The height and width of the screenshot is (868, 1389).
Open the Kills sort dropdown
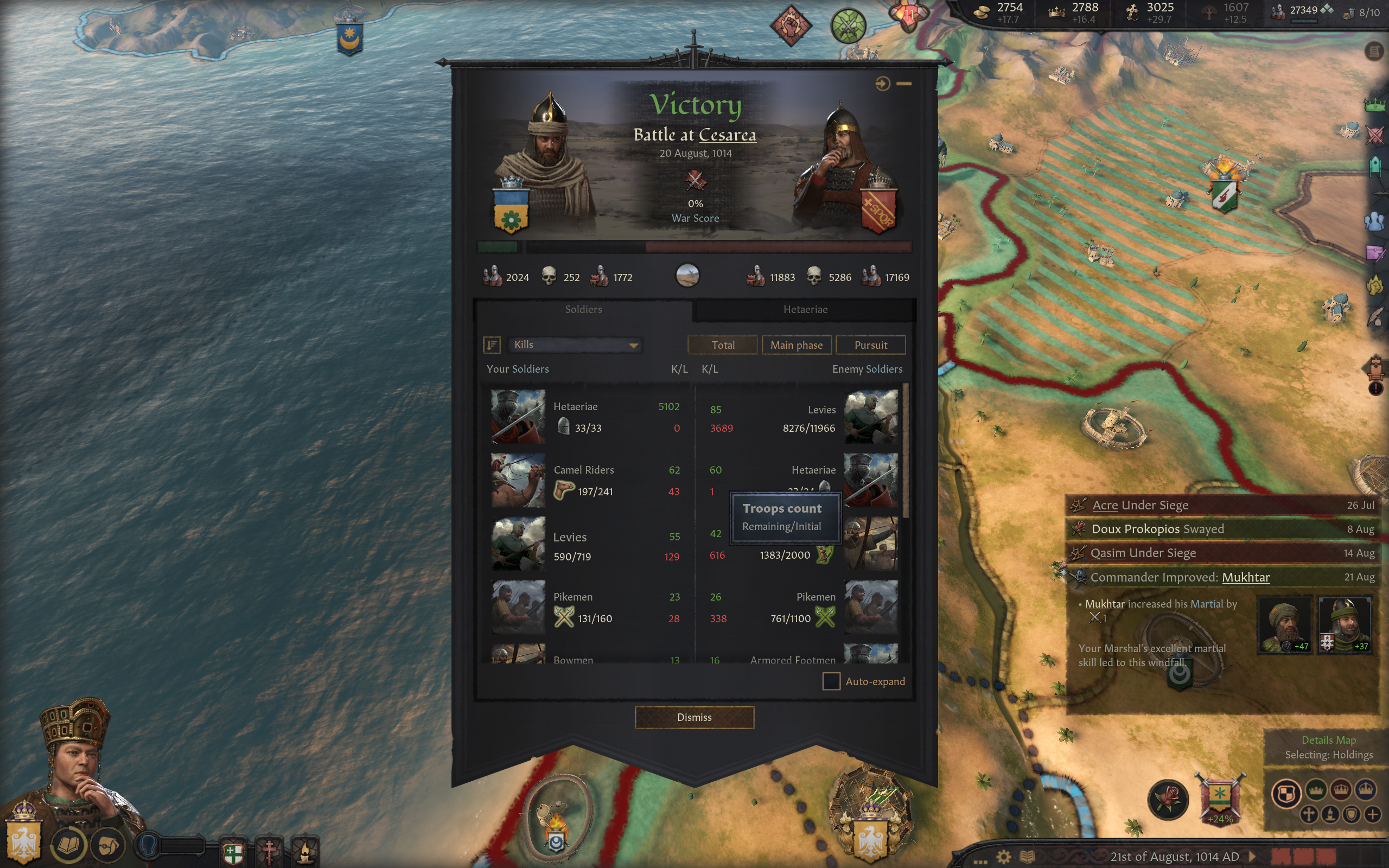pos(575,344)
